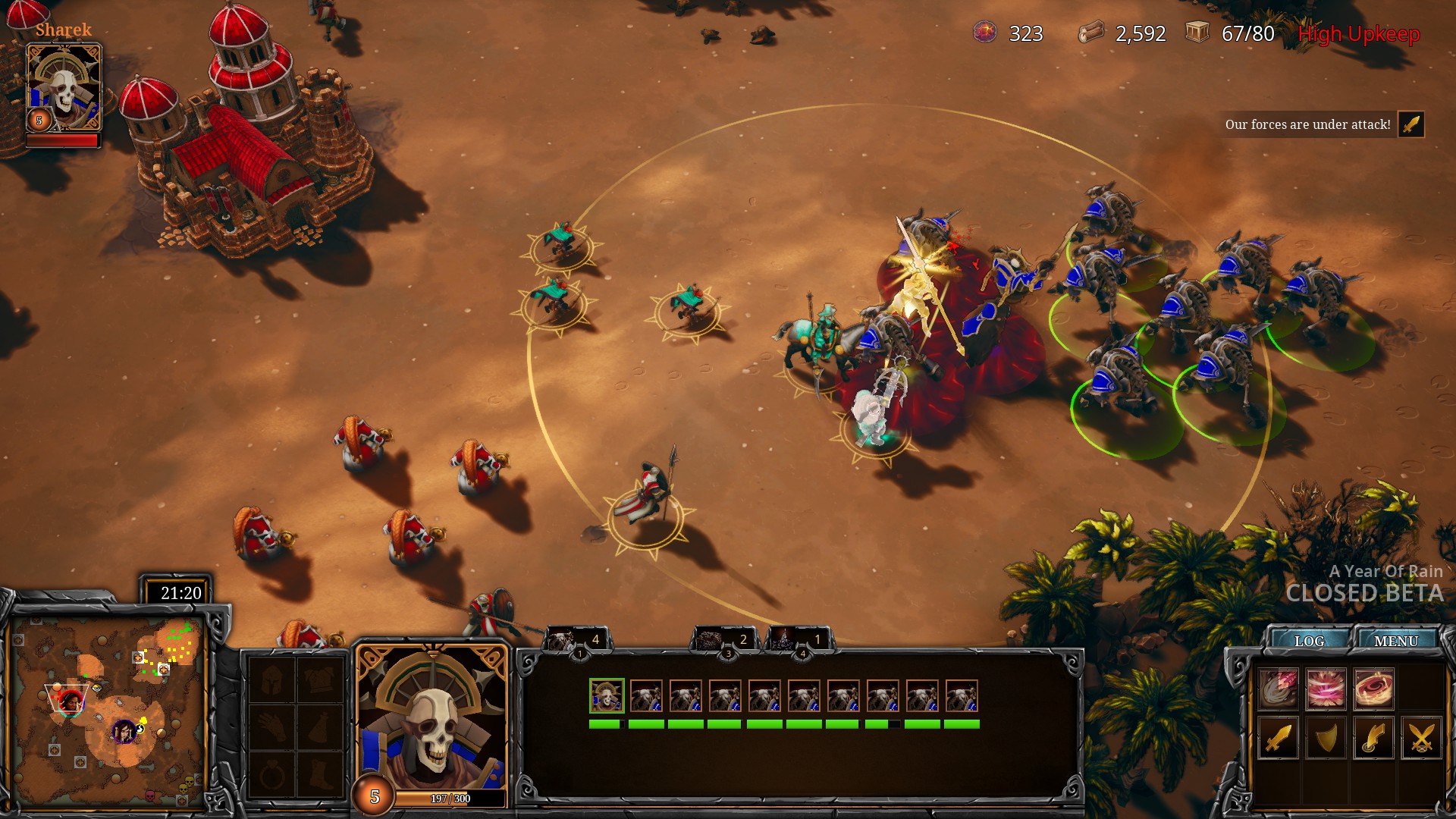
Task: Cast the pink burst ability
Action: 1326,689
